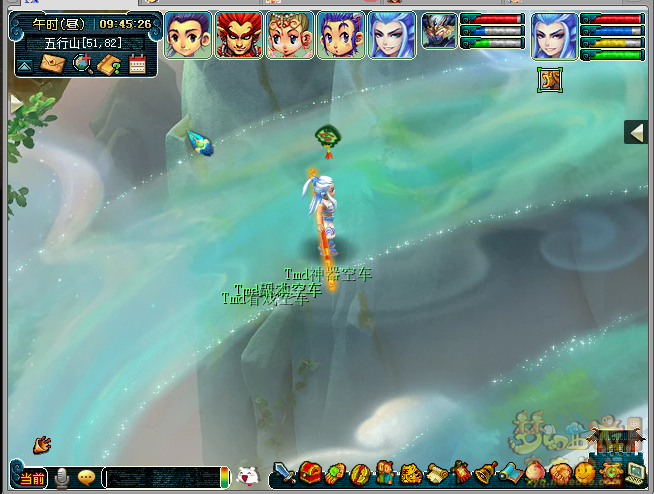Image resolution: width=654 pixels, height=494 pixels.
Task: Expand the left-edge arrow panel
Action: [15, 102]
